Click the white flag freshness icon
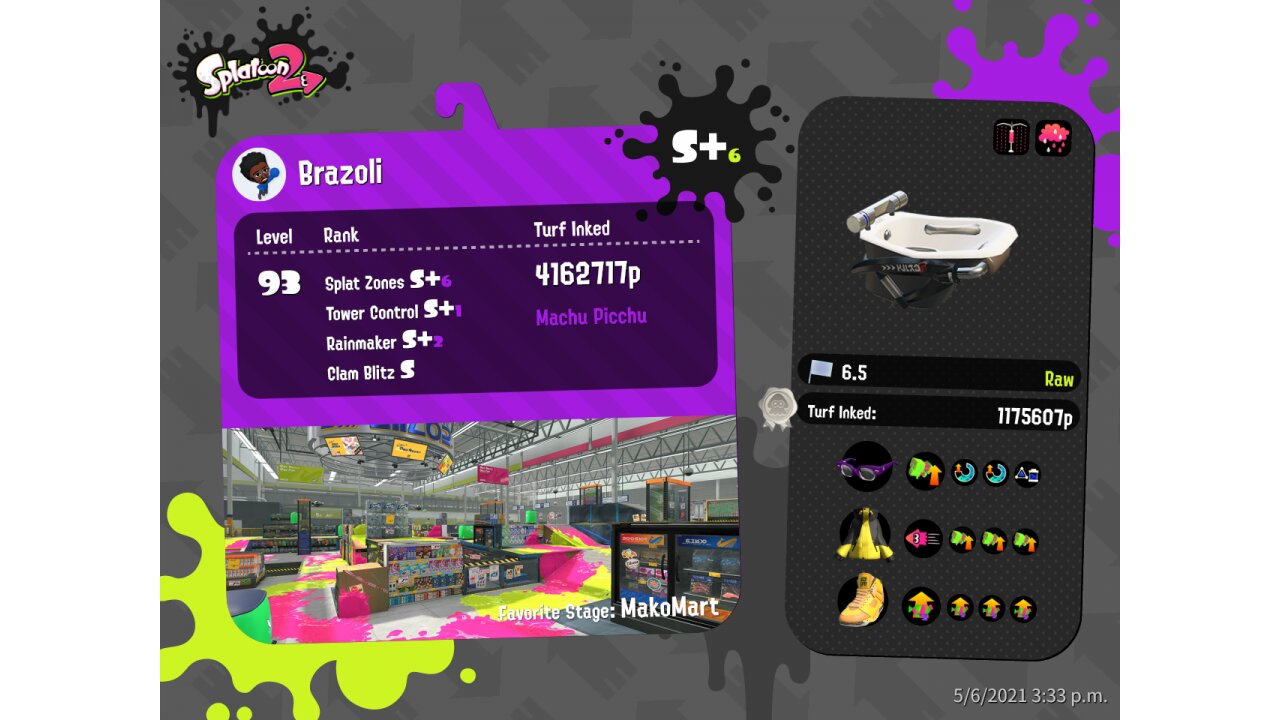 click(x=820, y=372)
